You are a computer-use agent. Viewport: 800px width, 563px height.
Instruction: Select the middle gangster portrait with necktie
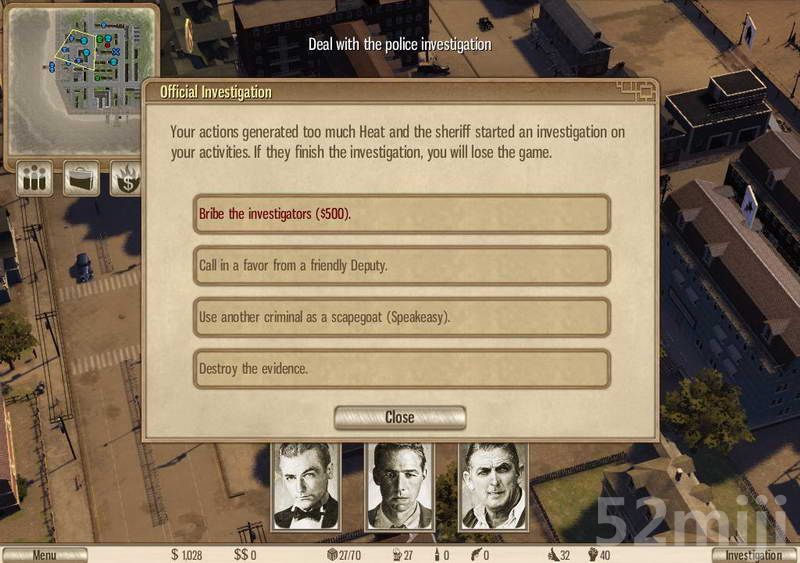400,487
